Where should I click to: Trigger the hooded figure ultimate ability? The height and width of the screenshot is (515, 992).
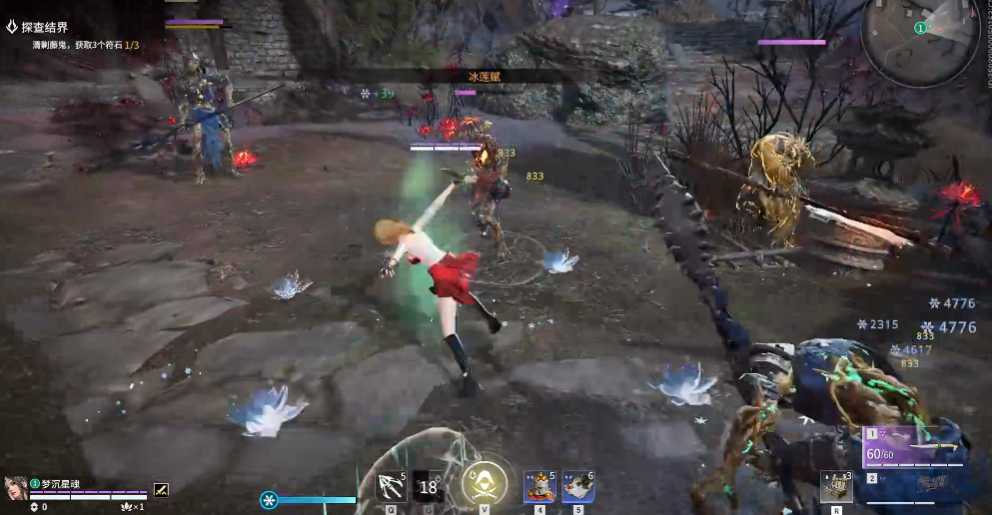[x=484, y=482]
